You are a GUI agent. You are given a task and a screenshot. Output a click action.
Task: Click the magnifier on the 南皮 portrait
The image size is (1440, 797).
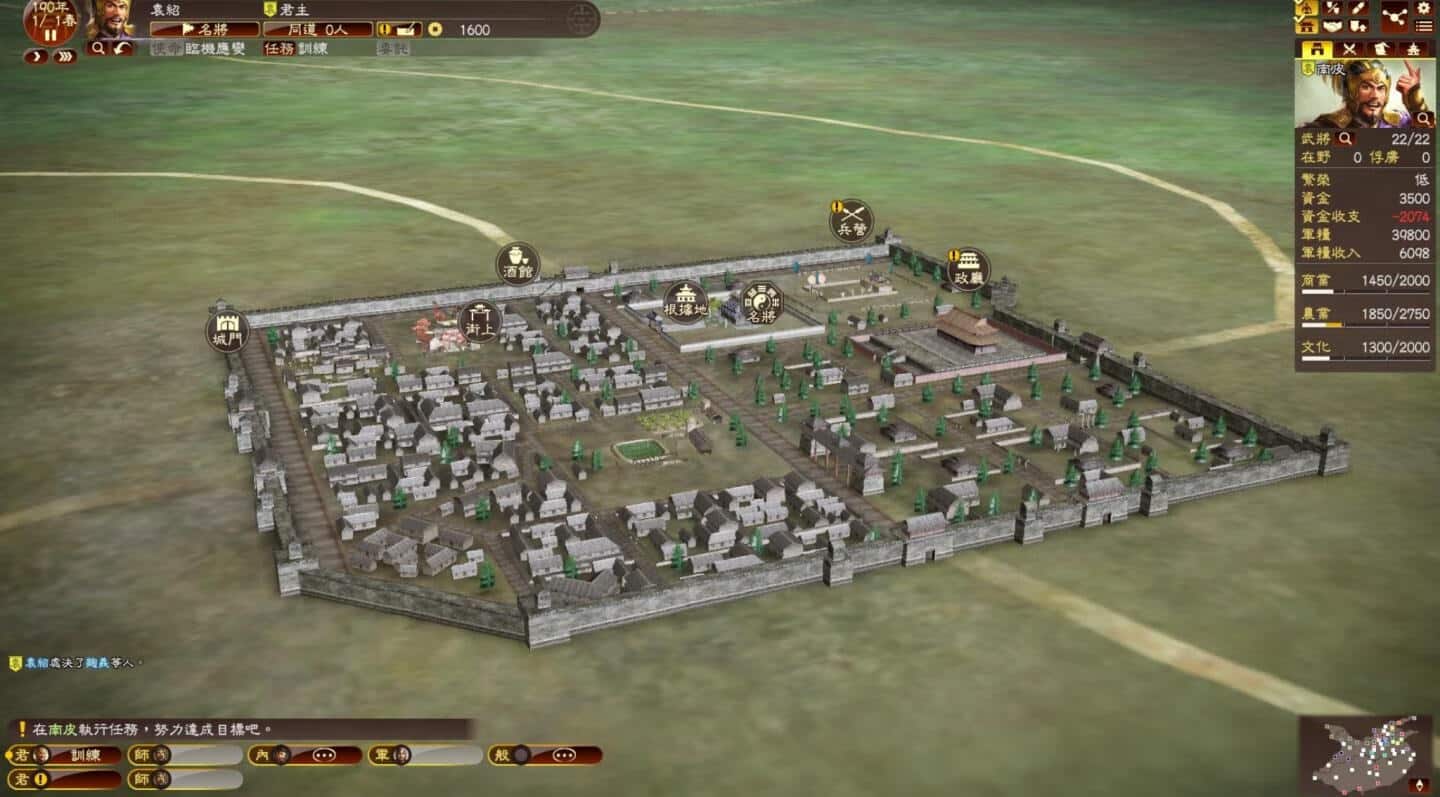coord(1423,119)
